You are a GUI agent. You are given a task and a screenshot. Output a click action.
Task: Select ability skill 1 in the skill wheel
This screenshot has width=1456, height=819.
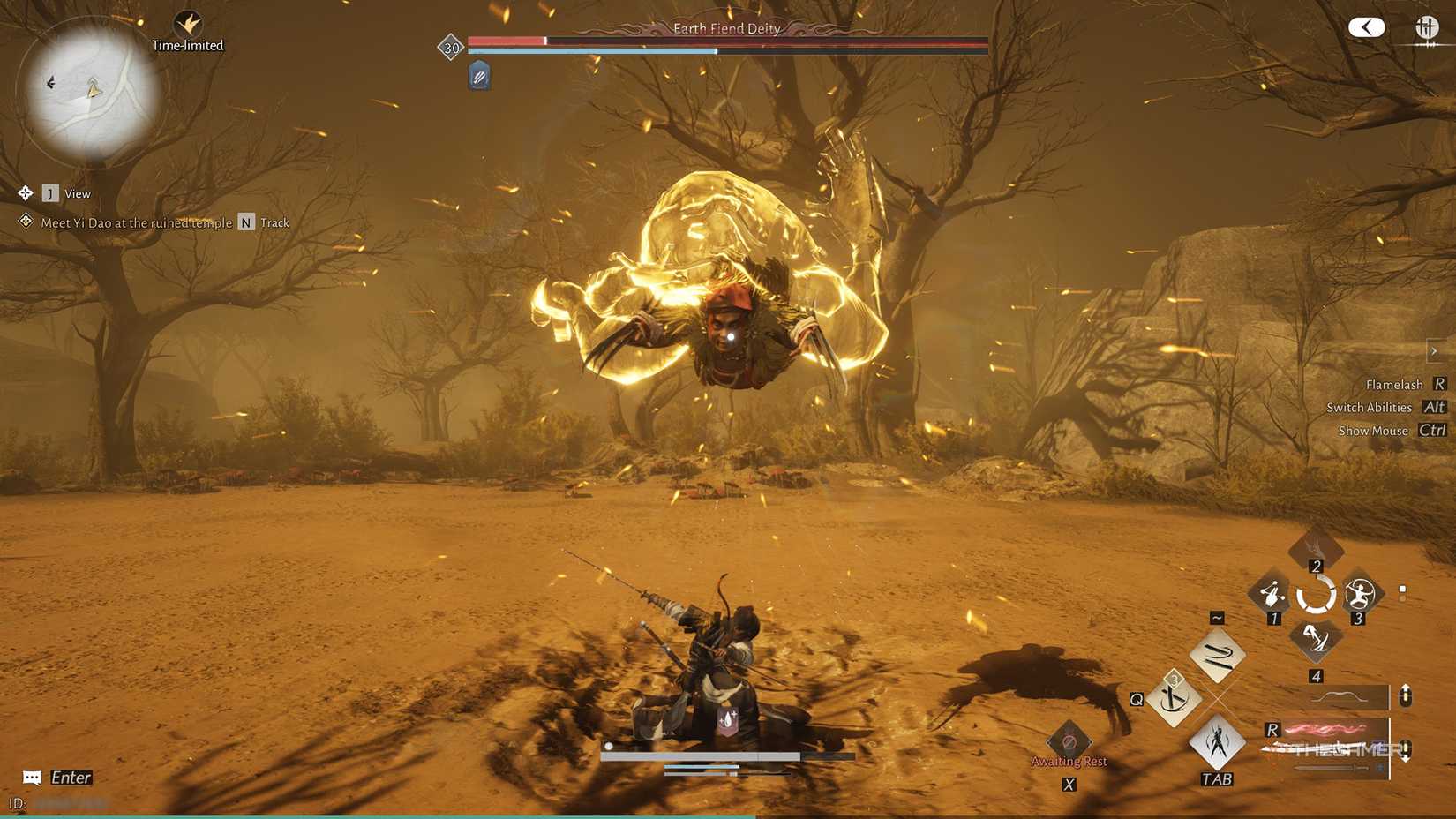(1273, 592)
